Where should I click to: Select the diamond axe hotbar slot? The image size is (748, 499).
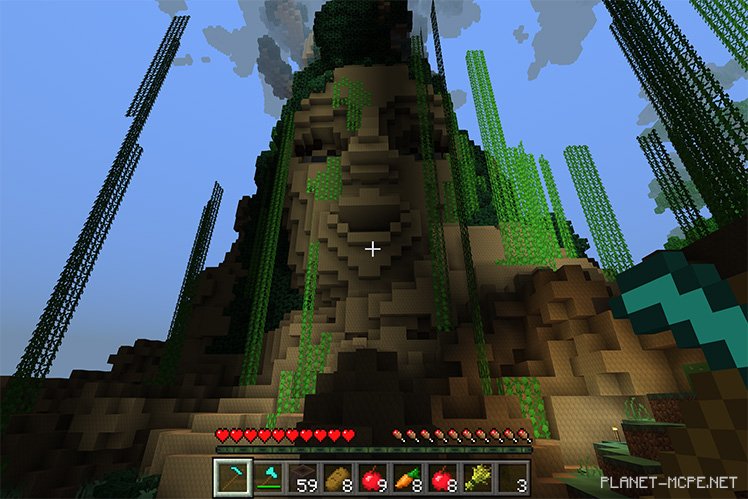(267, 478)
